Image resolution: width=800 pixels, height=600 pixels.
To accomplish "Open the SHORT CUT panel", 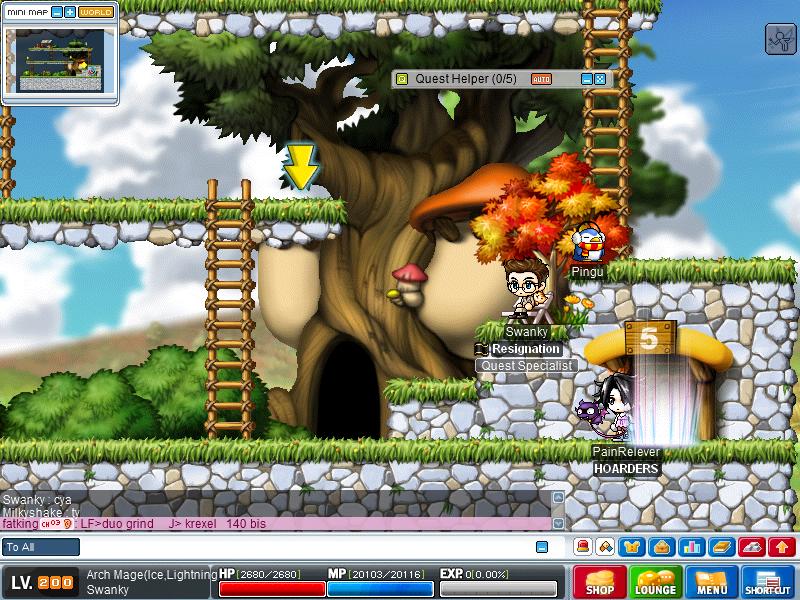I will tap(768, 582).
